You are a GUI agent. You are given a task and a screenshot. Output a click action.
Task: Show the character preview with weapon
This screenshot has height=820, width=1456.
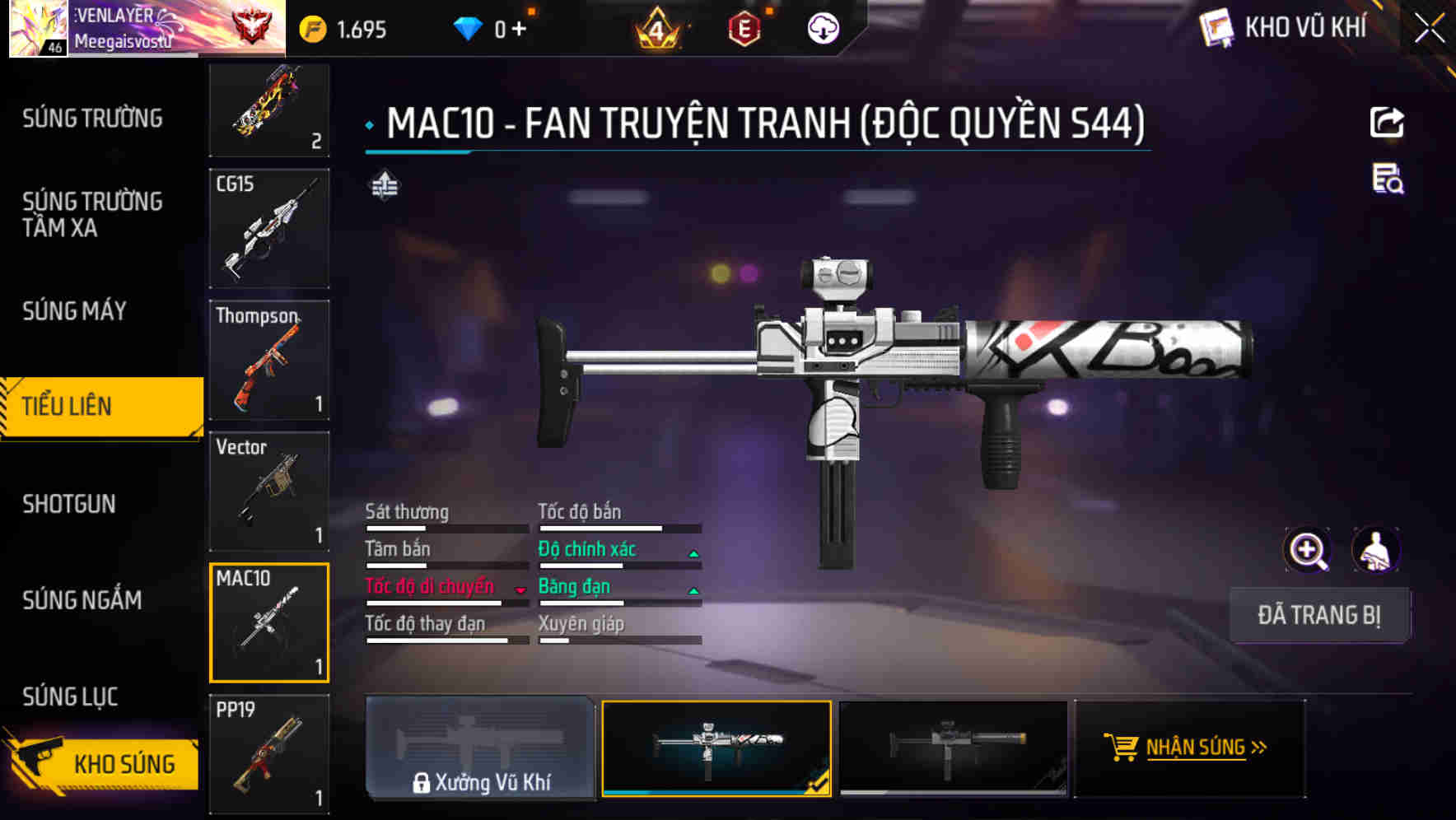(x=1375, y=550)
